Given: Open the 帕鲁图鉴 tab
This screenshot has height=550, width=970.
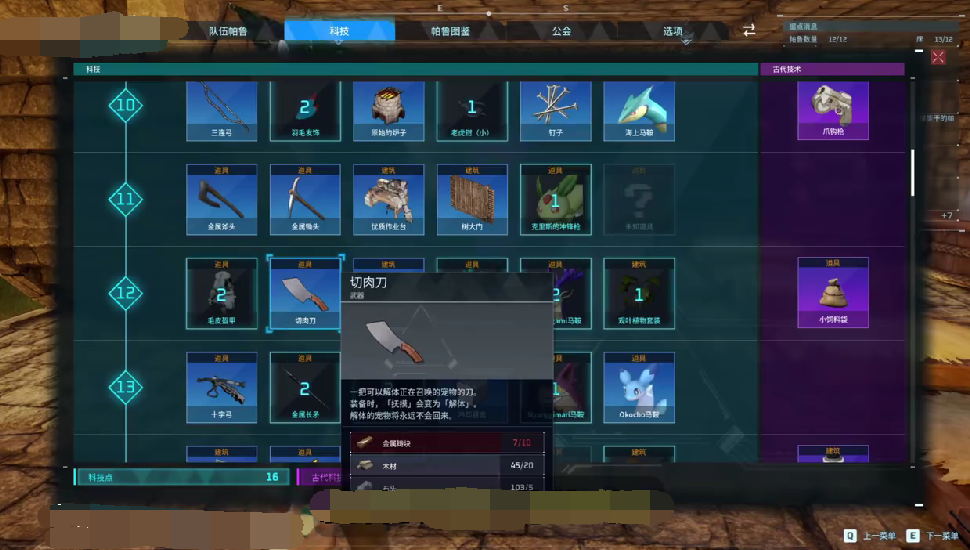Looking at the screenshot, I should (x=450, y=31).
